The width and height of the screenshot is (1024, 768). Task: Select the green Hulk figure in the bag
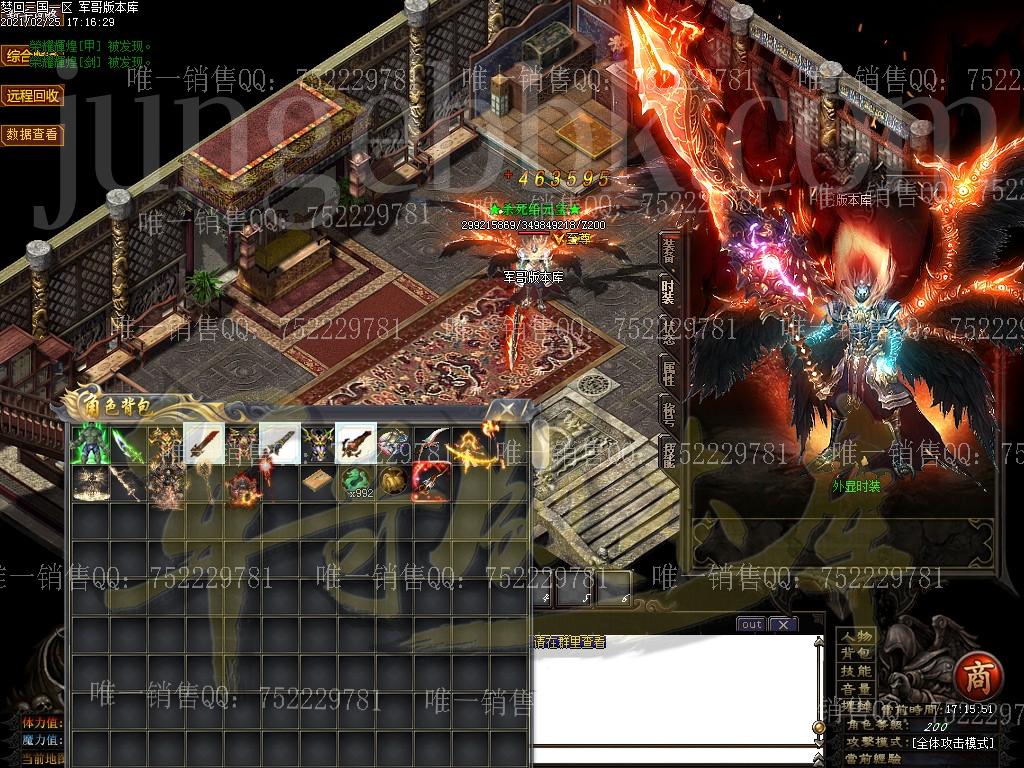coord(89,445)
